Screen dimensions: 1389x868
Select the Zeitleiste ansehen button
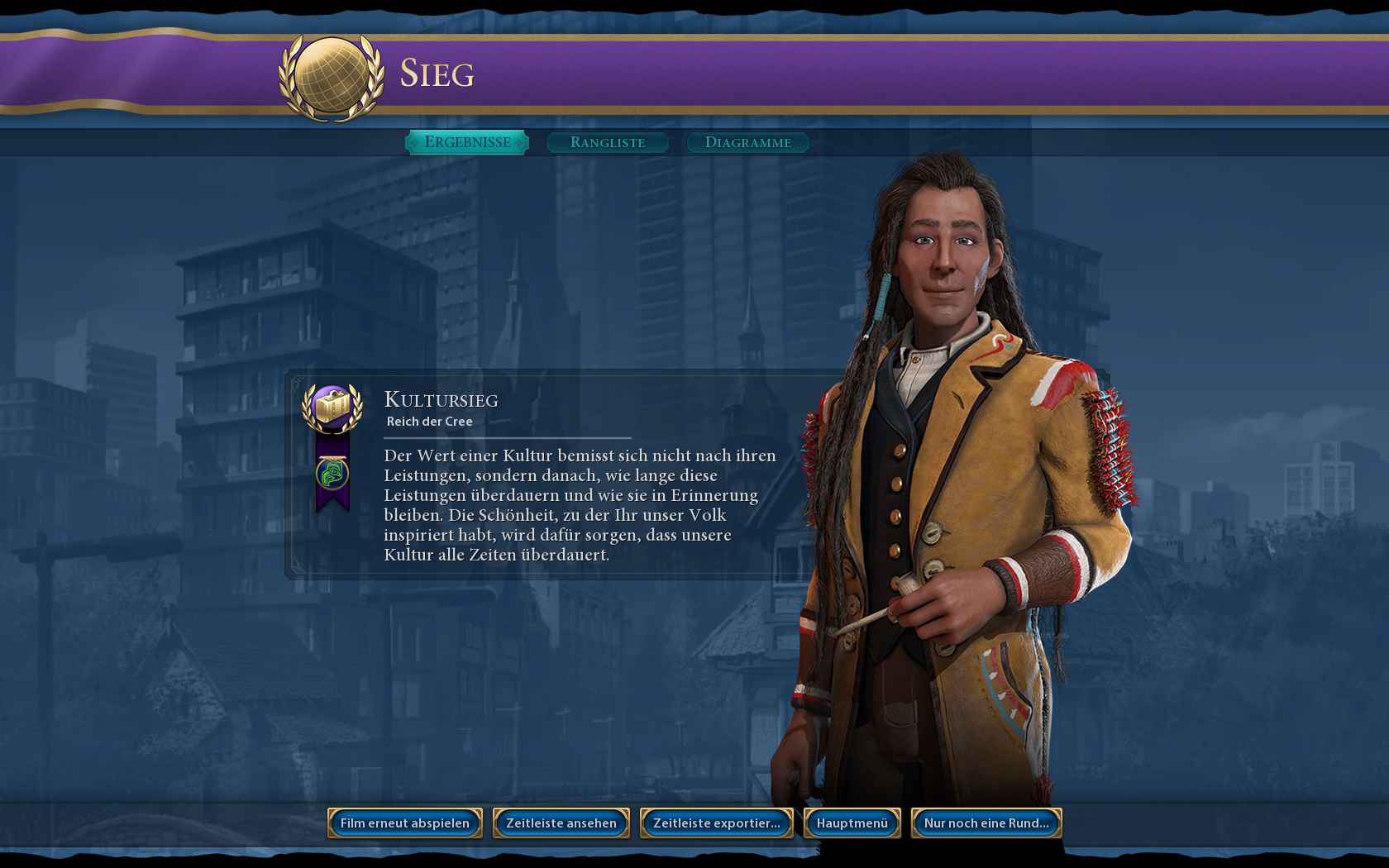pyautogui.click(x=561, y=823)
